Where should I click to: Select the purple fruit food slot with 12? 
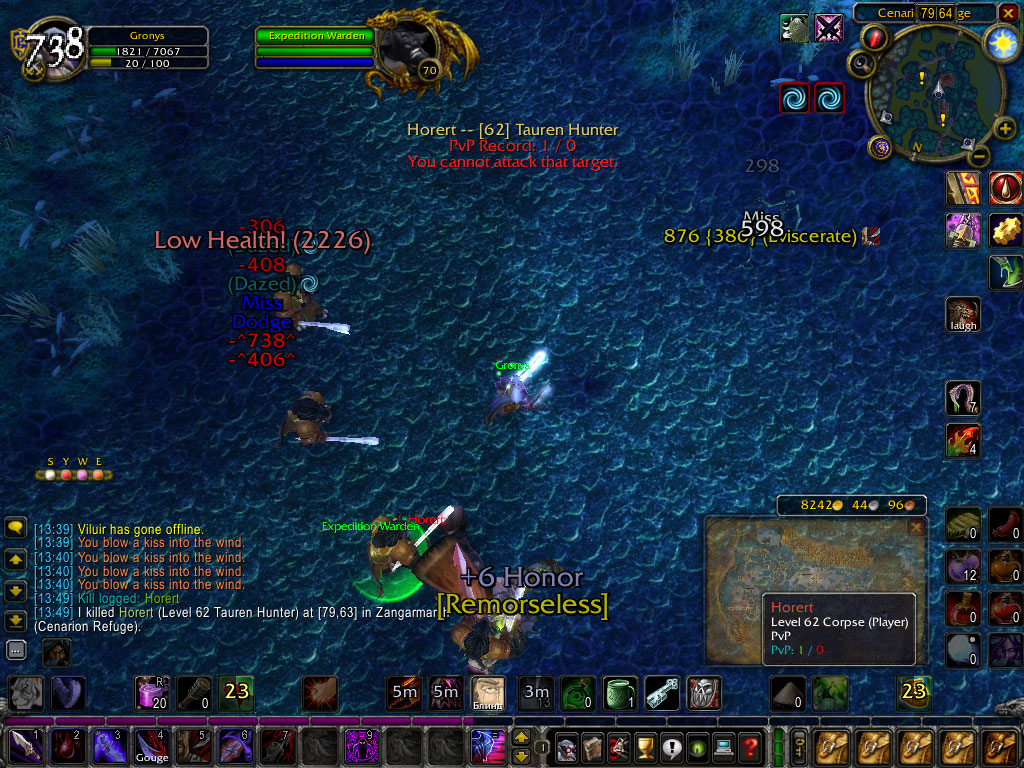[962, 567]
